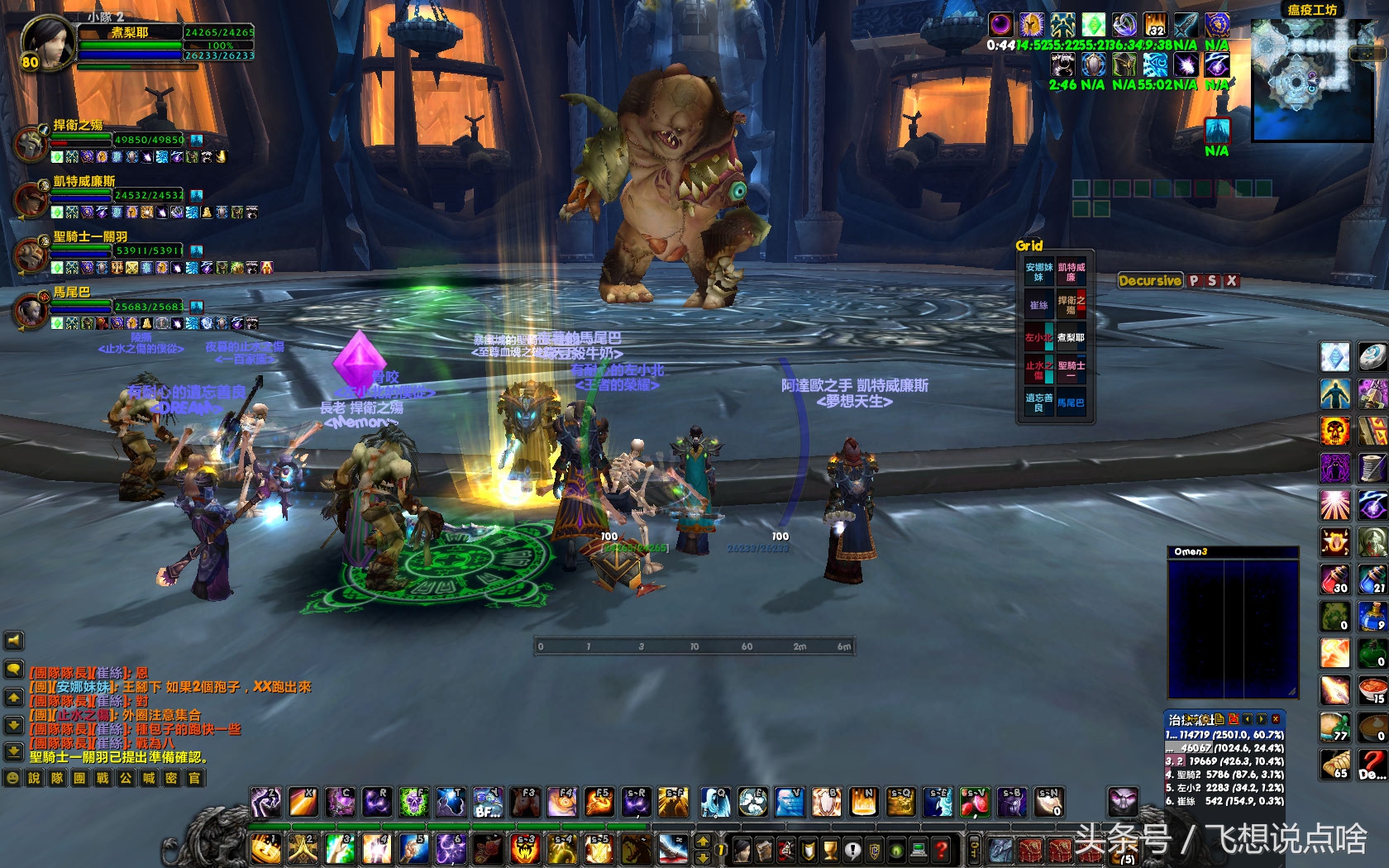Show the next healing meter view
1389x868 pixels.
click(x=1262, y=719)
